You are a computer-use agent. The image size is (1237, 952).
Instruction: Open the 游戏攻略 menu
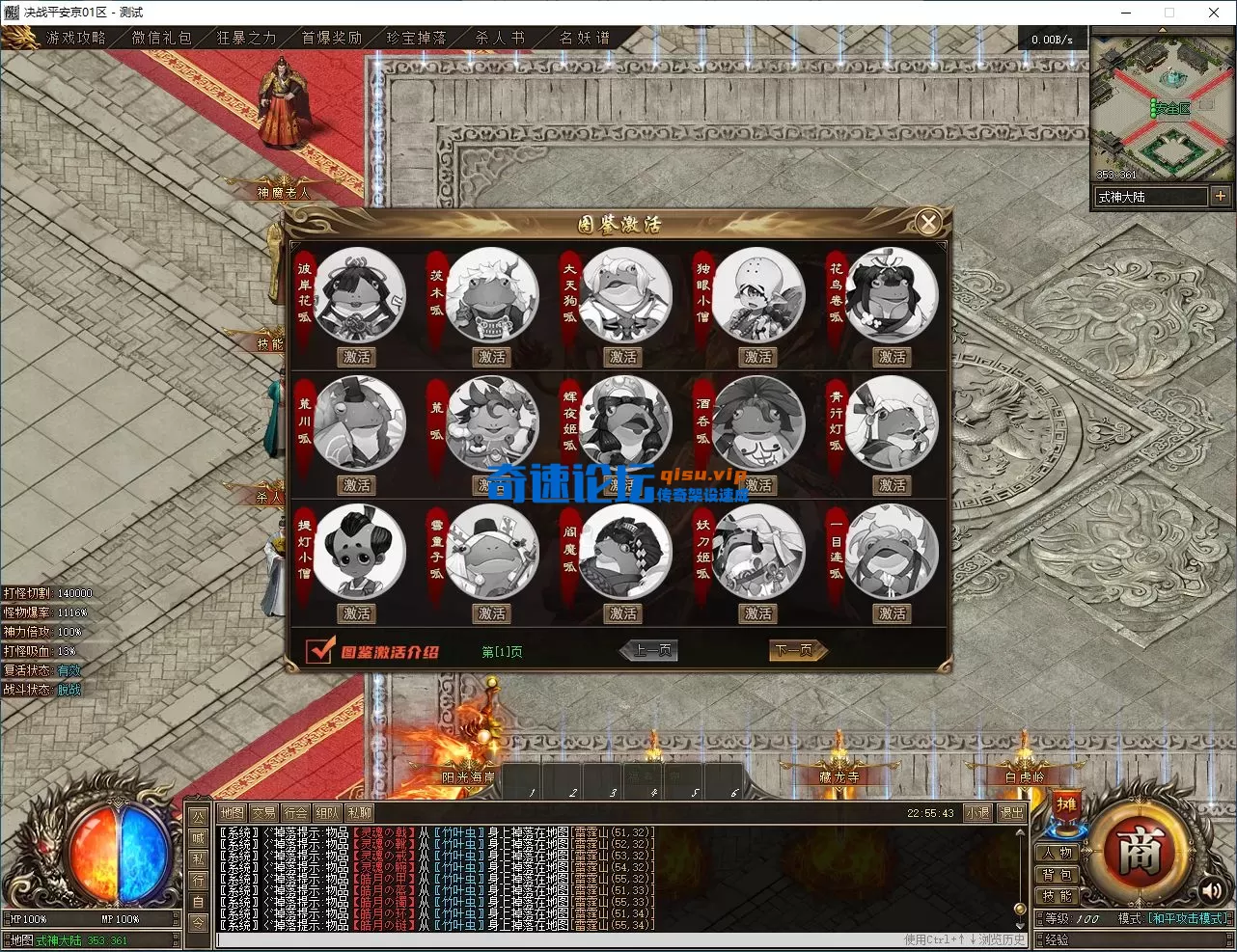click(x=75, y=38)
